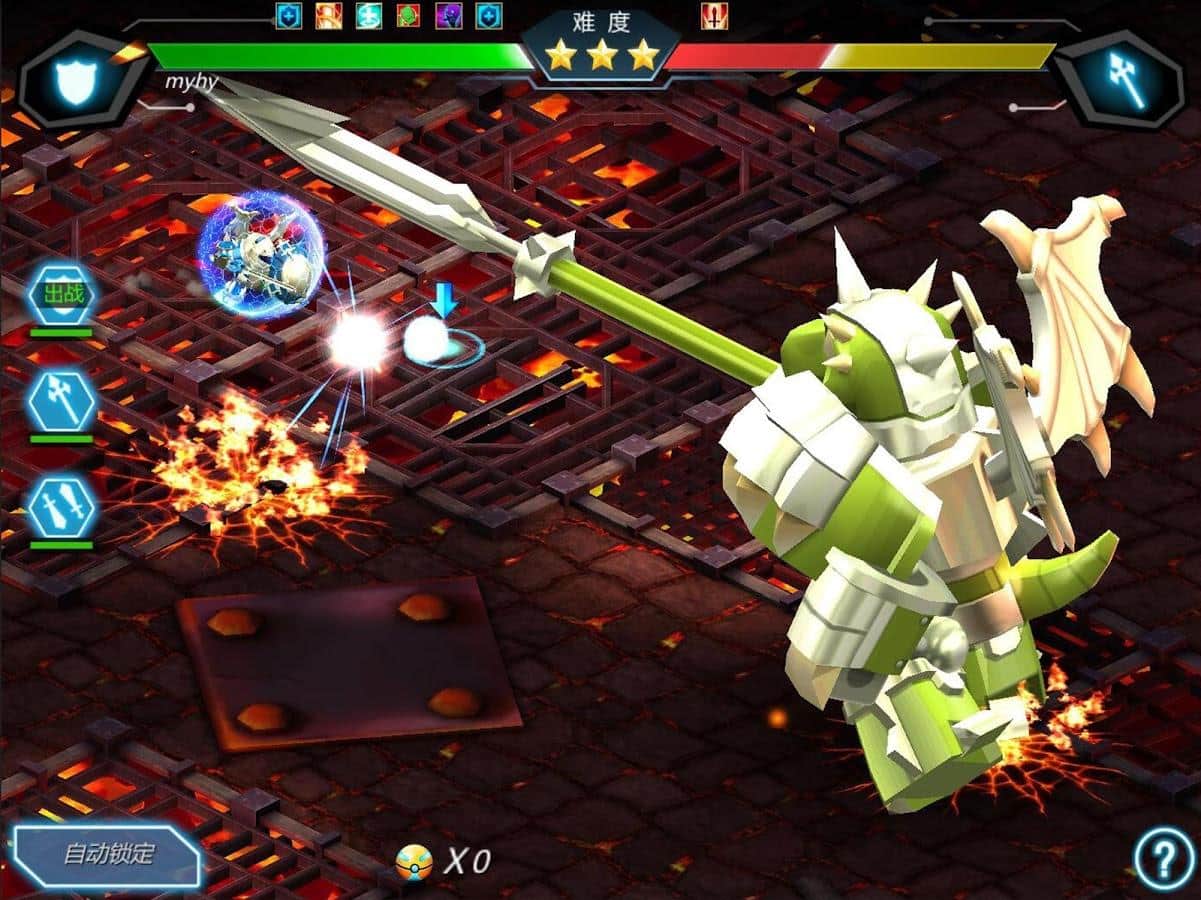Inspect the purple buff icon
This screenshot has width=1201, height=900.
coord(449,16)
